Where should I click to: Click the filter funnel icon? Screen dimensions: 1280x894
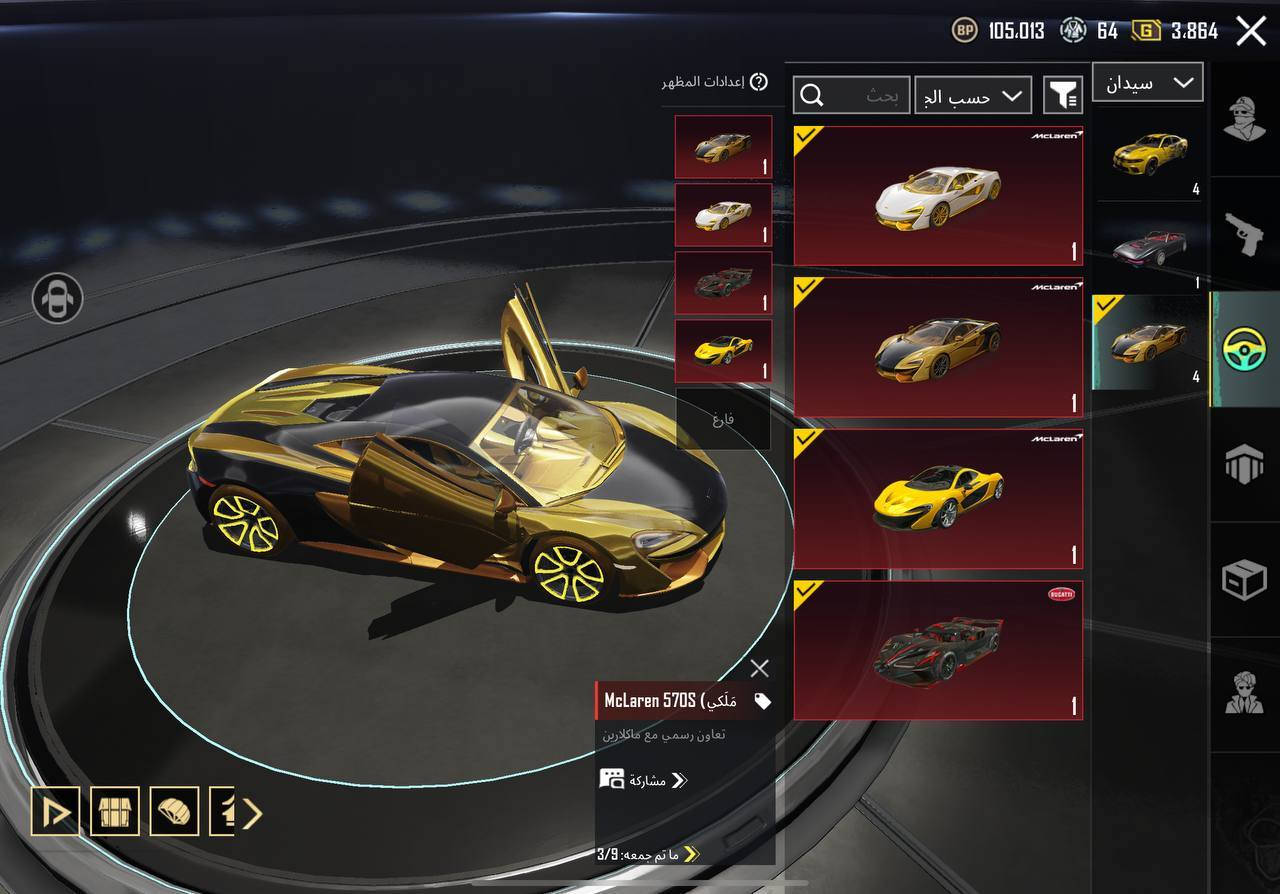(x=1063, y=95)
